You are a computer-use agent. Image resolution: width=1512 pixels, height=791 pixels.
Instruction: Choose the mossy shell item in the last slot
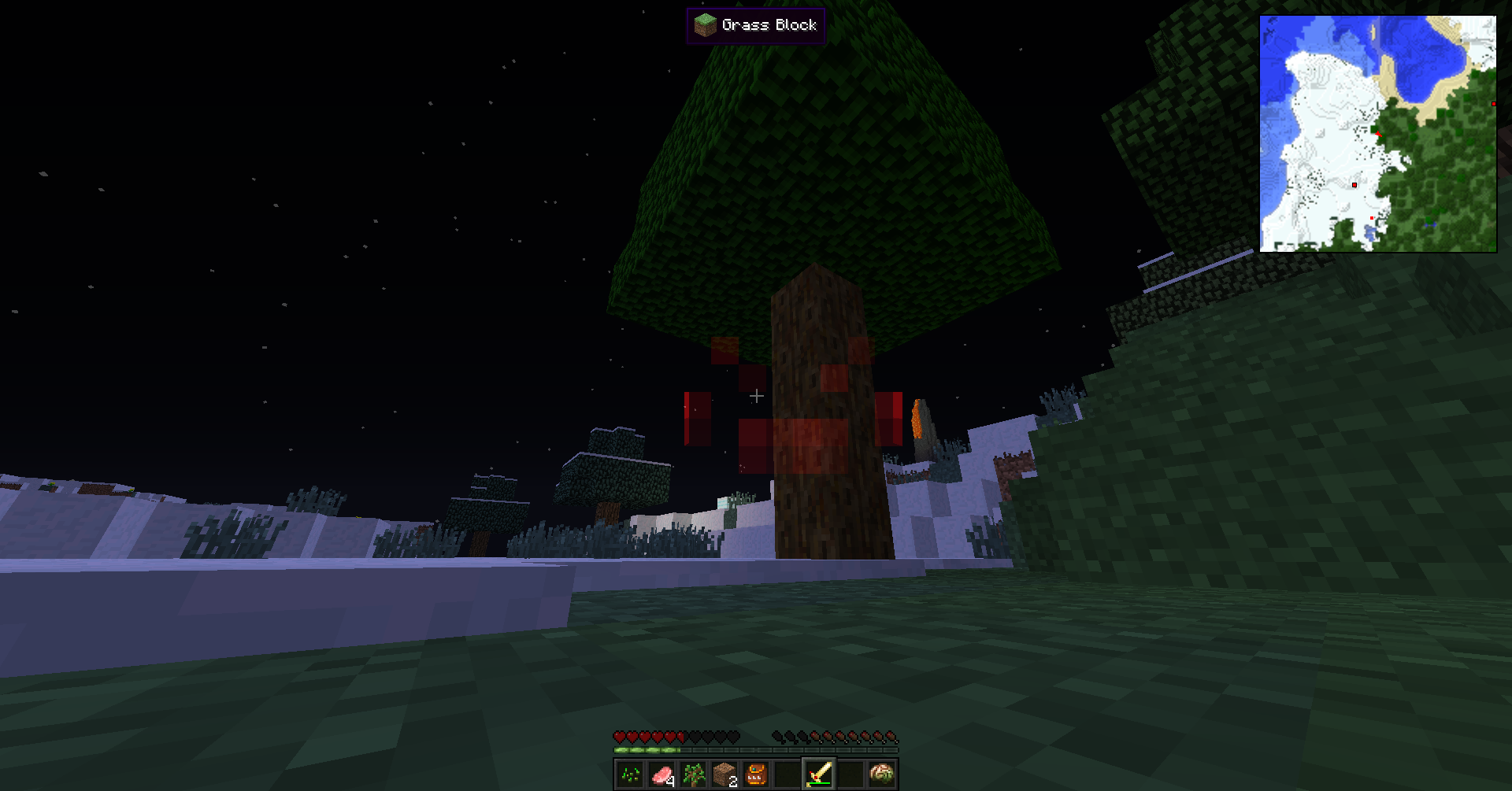882,774
